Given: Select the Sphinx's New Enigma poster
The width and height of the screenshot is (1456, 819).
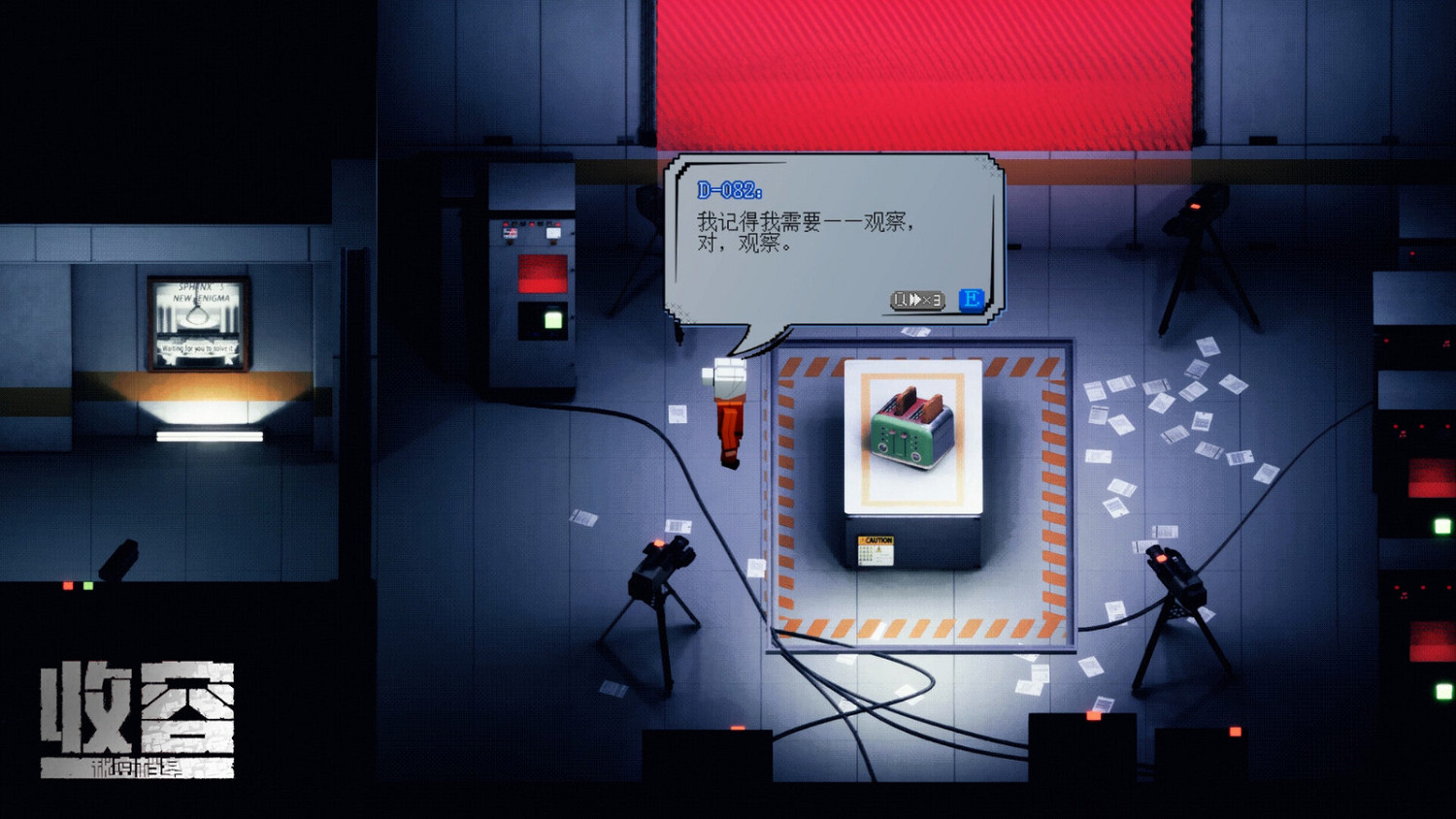Looking at the screenshot, I should [x=196, y=311].
